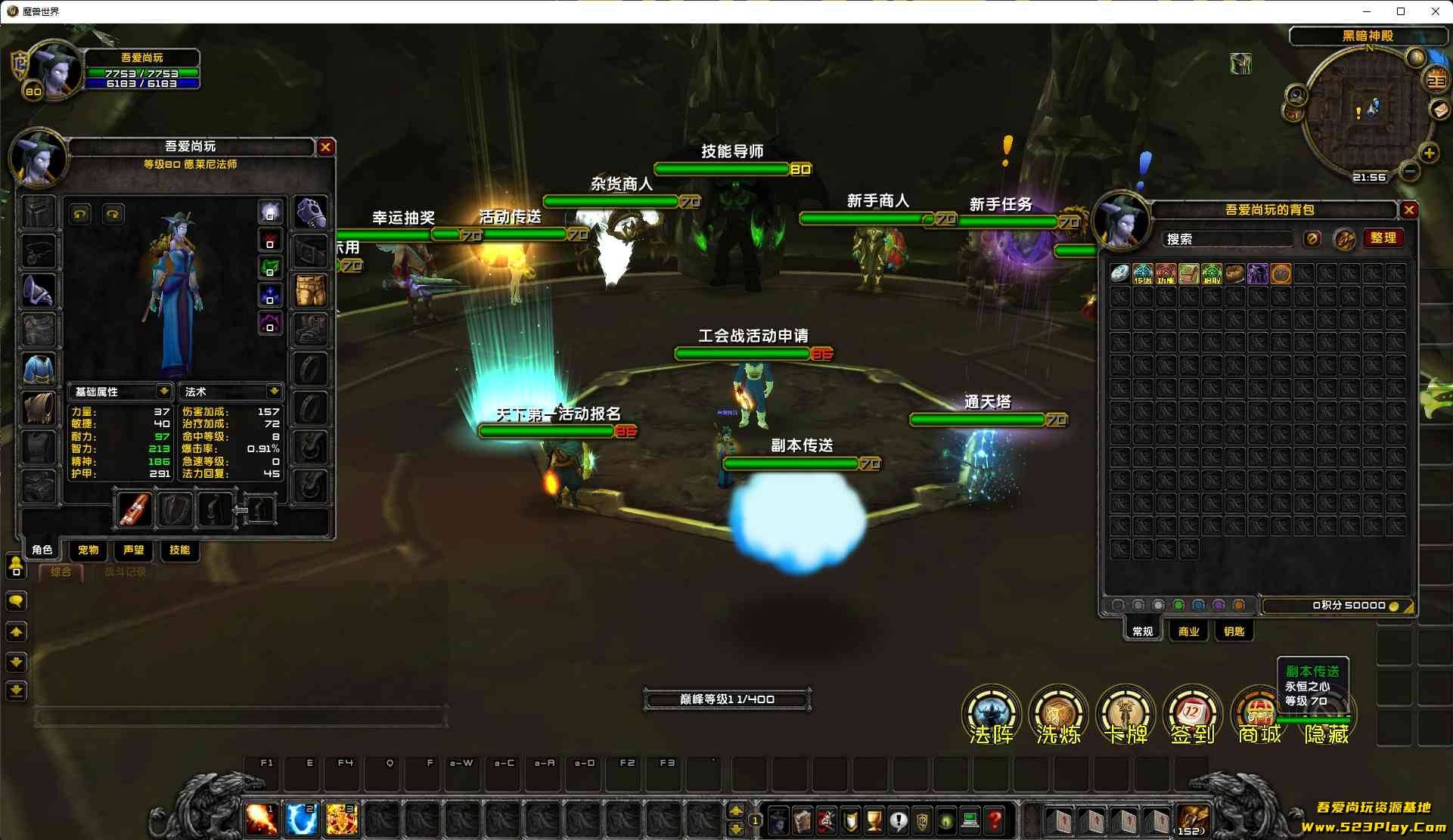Open the 基础属性 stats dropdown
The width and height of the screenshot is (1453, 840).
click(x=163, y=391)
